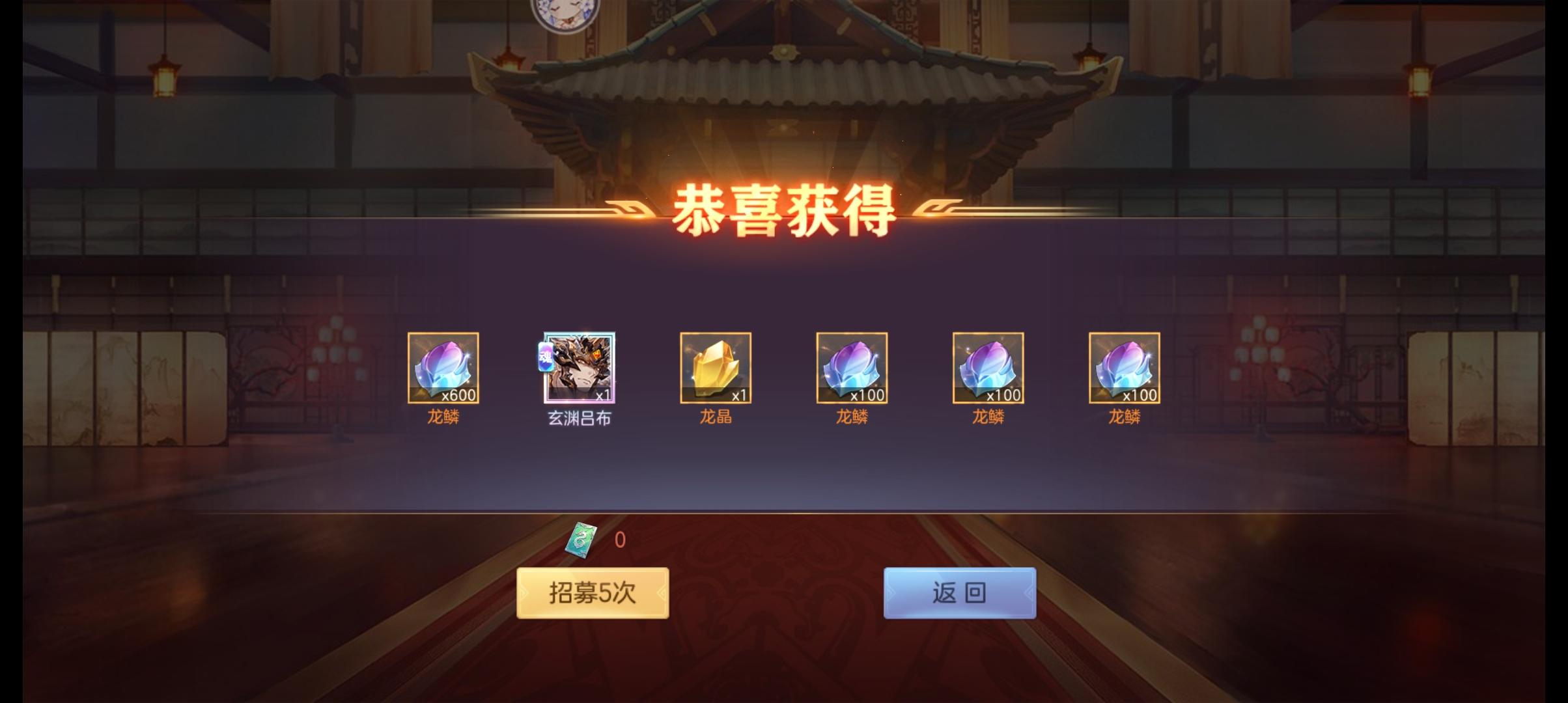Image resolution: width=1568 pixels, height=703 pixels.
Task: Open the round character portrait at the top
Action: (x=566, y=14)
